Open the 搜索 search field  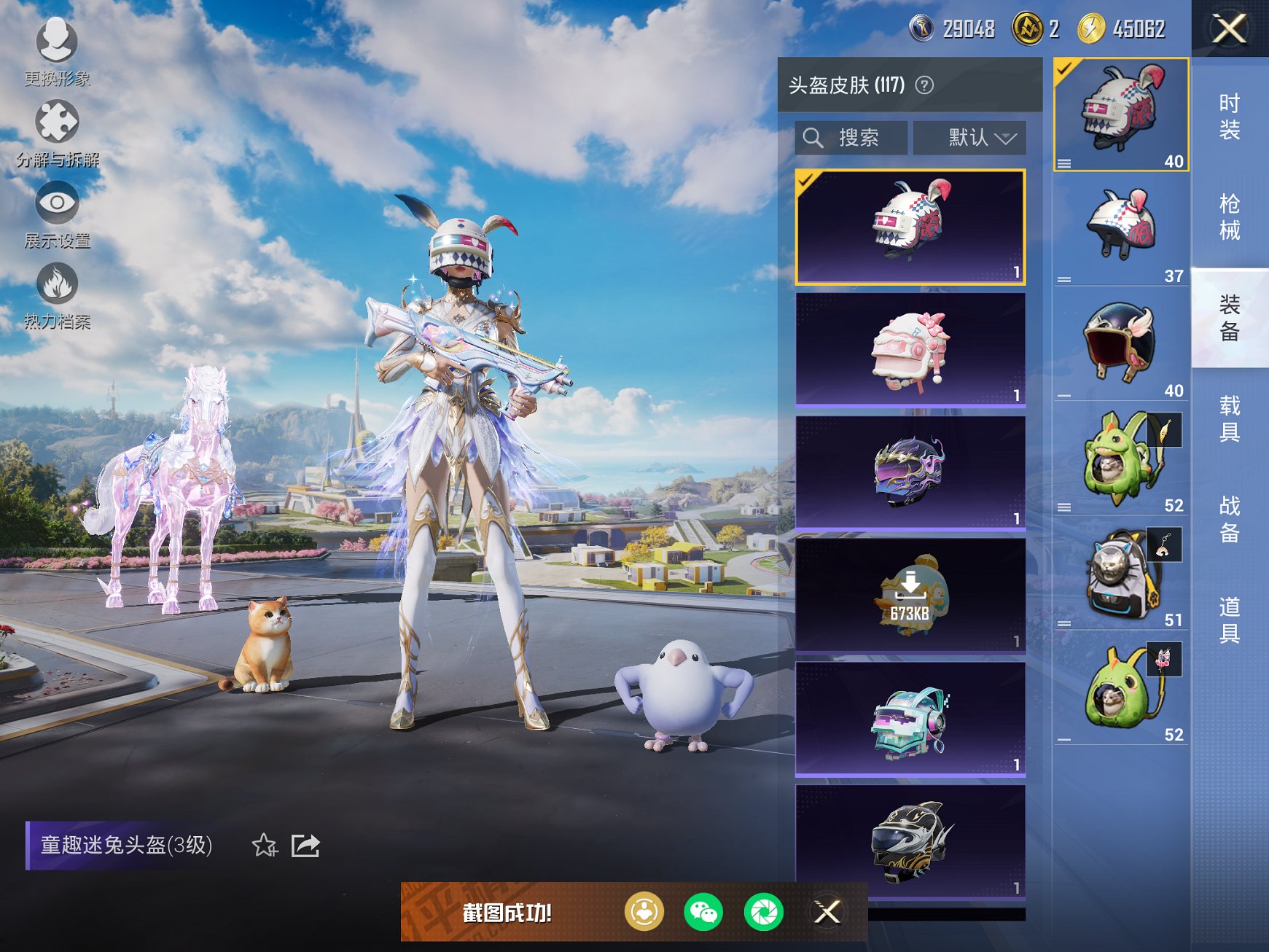click(x=850, y=137)
